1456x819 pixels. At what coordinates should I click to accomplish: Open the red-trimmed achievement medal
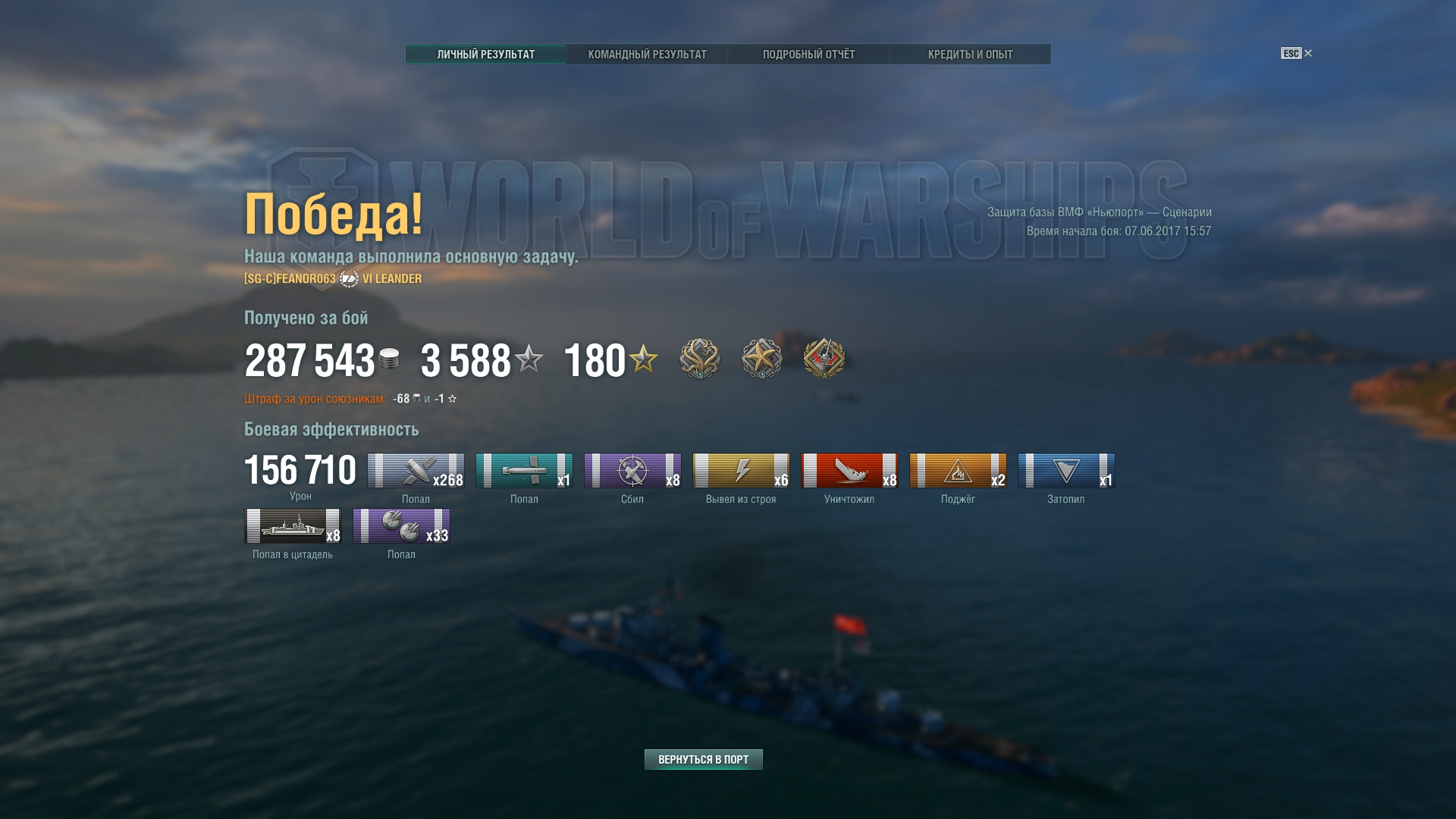point(824,359)
